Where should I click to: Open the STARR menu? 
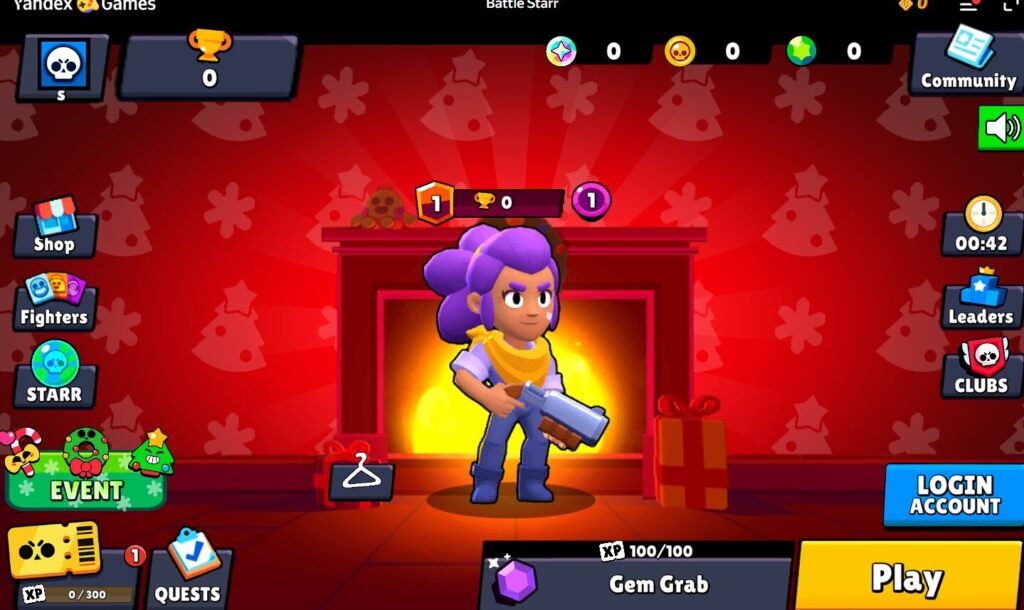pyautogui.click(x=54, y=376)
